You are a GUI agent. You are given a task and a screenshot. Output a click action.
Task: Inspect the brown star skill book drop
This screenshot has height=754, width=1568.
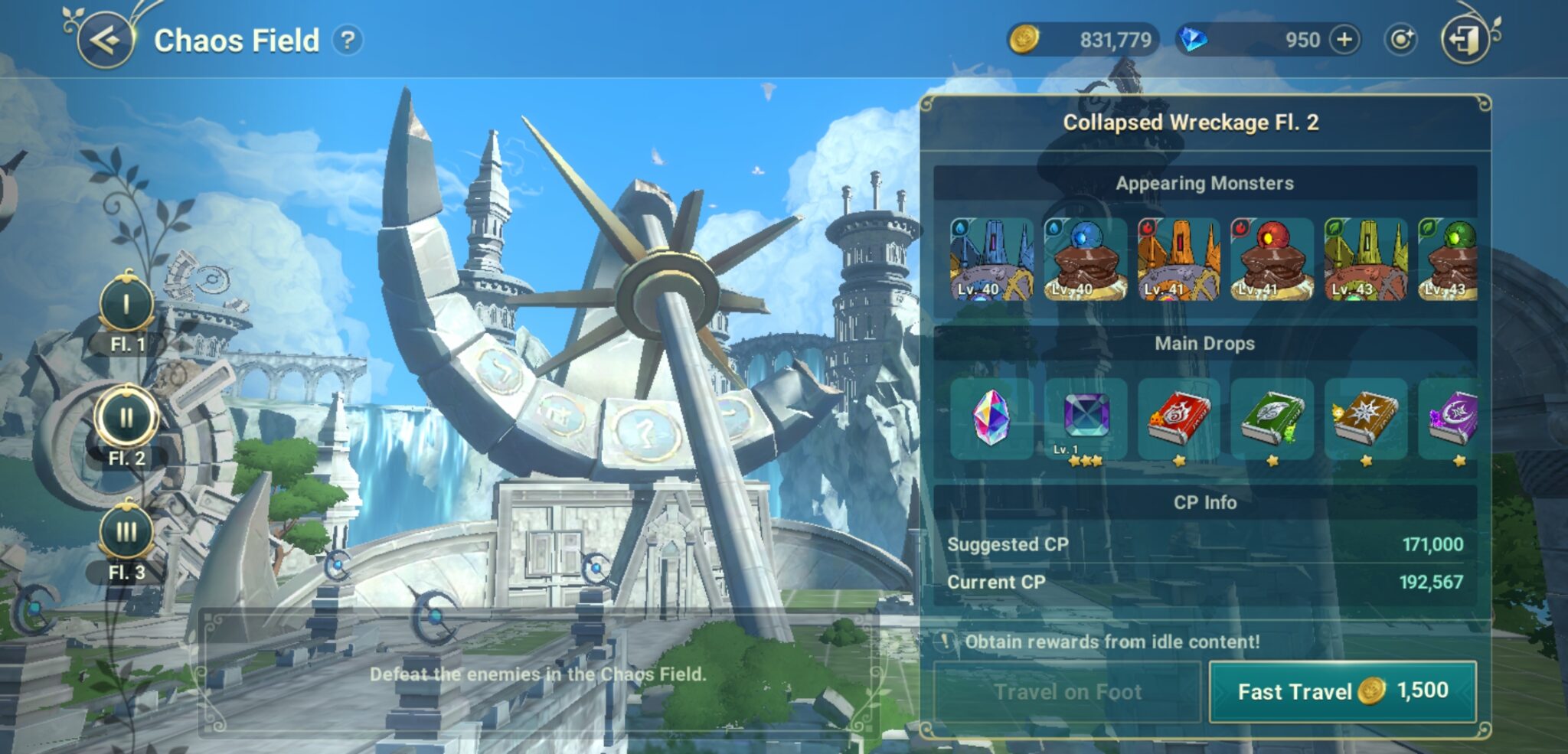[1366, 418]
